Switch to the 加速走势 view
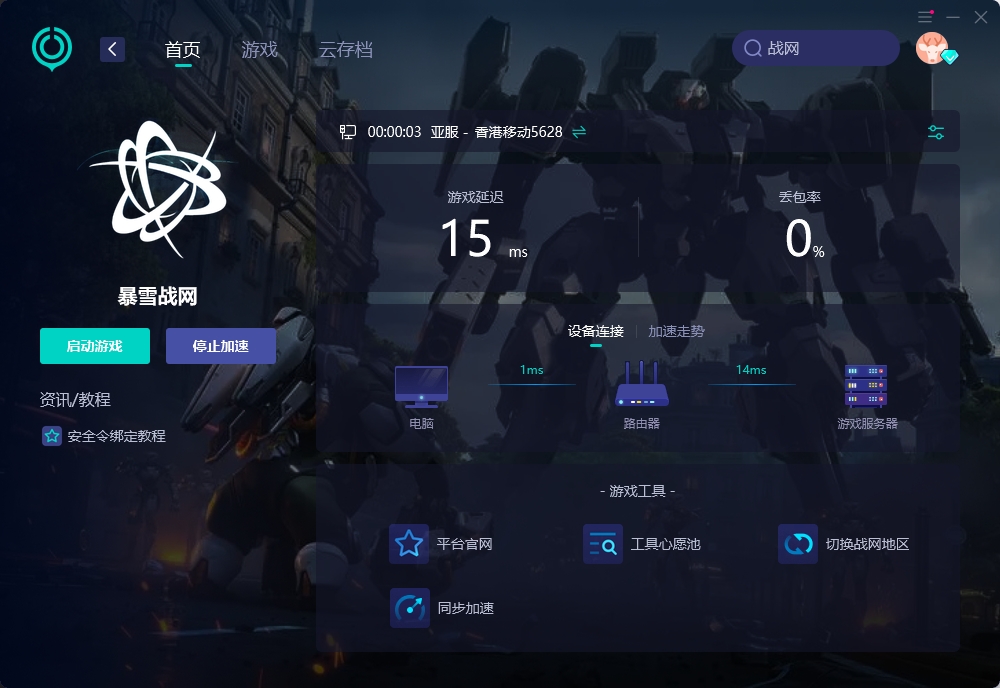 tap(676, 331)
